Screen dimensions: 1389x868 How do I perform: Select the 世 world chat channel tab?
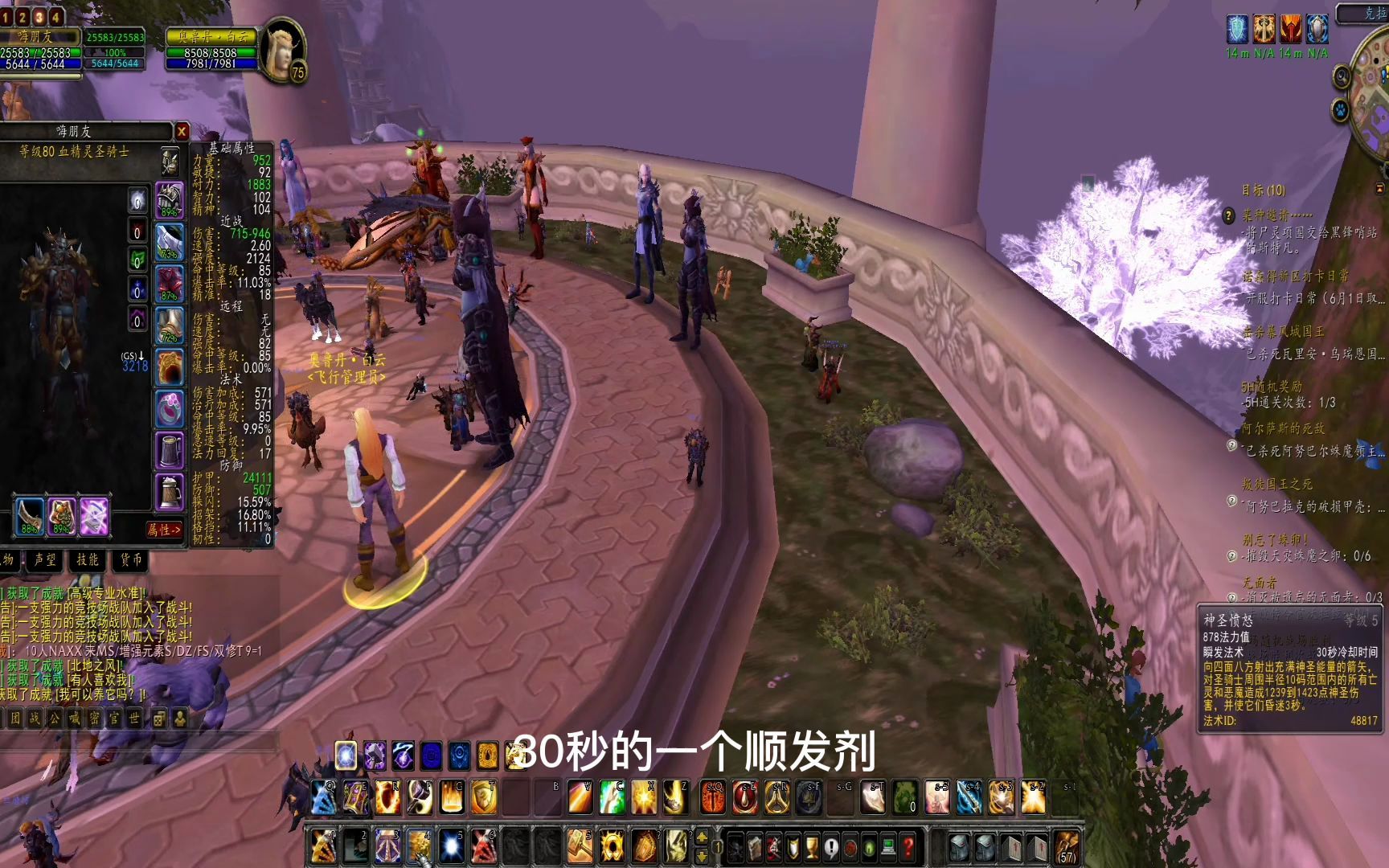(136, 718)
